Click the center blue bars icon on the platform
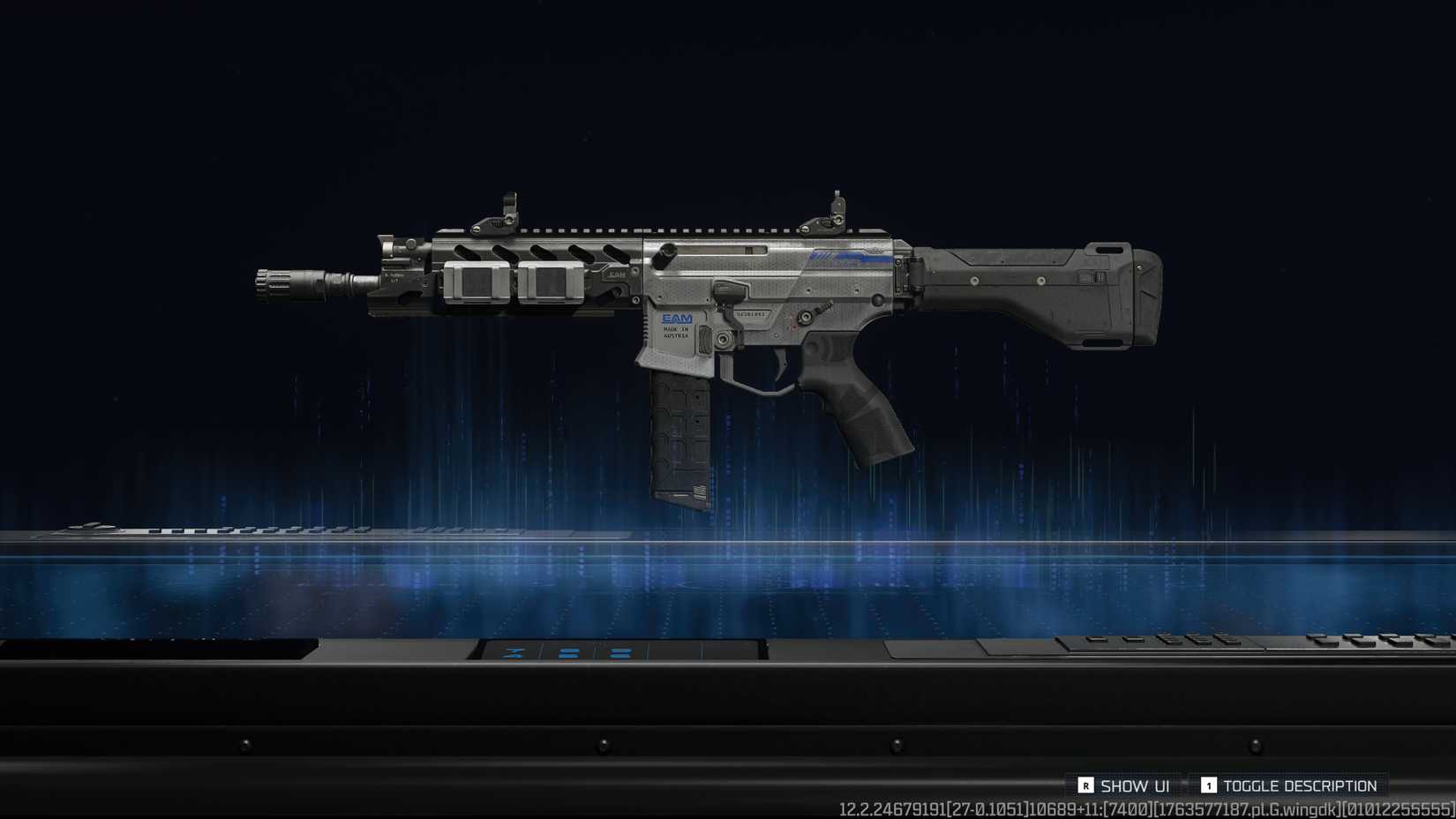The height and width of the screenshot is (819, 1456). click(x=569, y=655)
